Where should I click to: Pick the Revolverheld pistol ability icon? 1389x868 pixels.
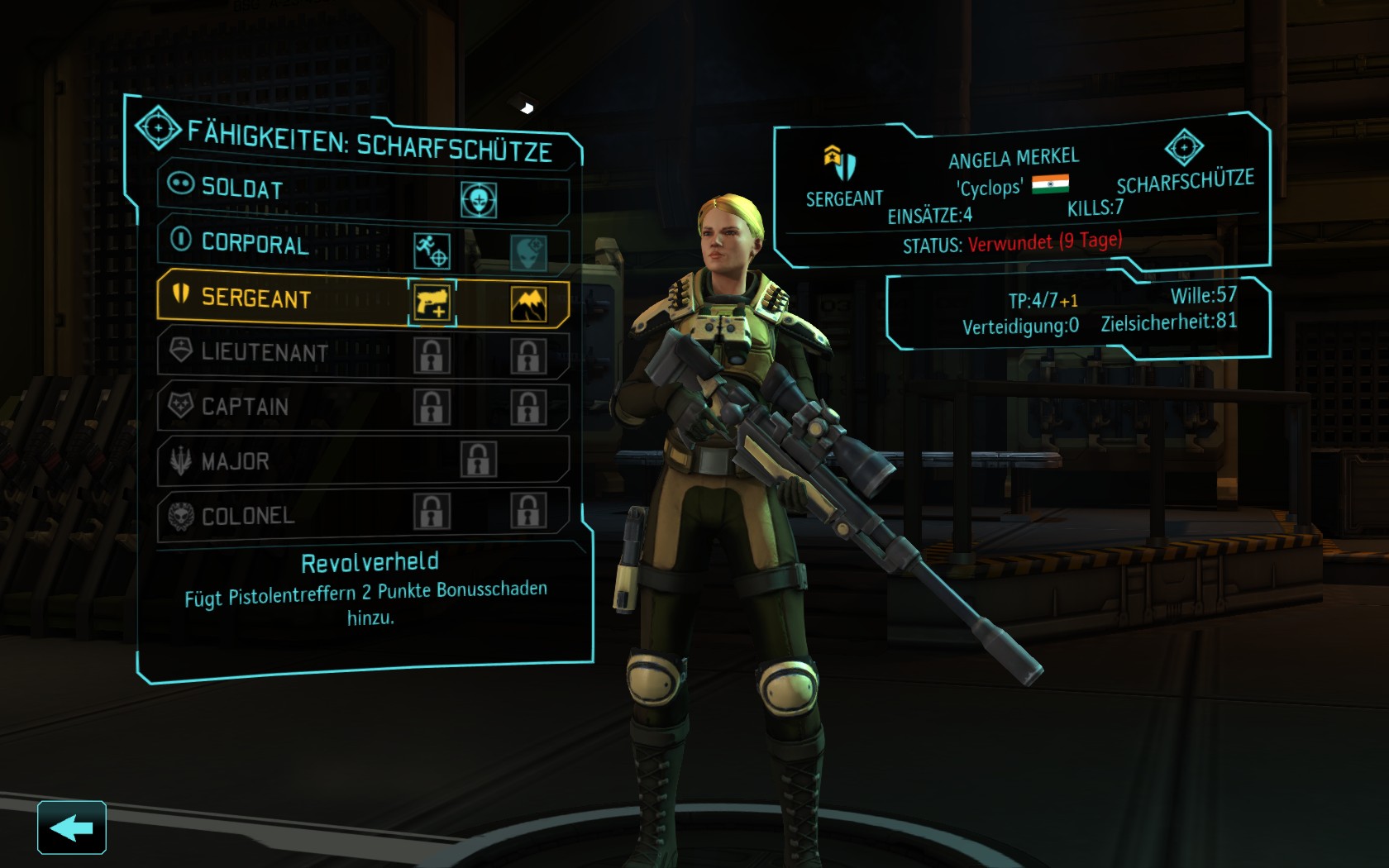432,303
